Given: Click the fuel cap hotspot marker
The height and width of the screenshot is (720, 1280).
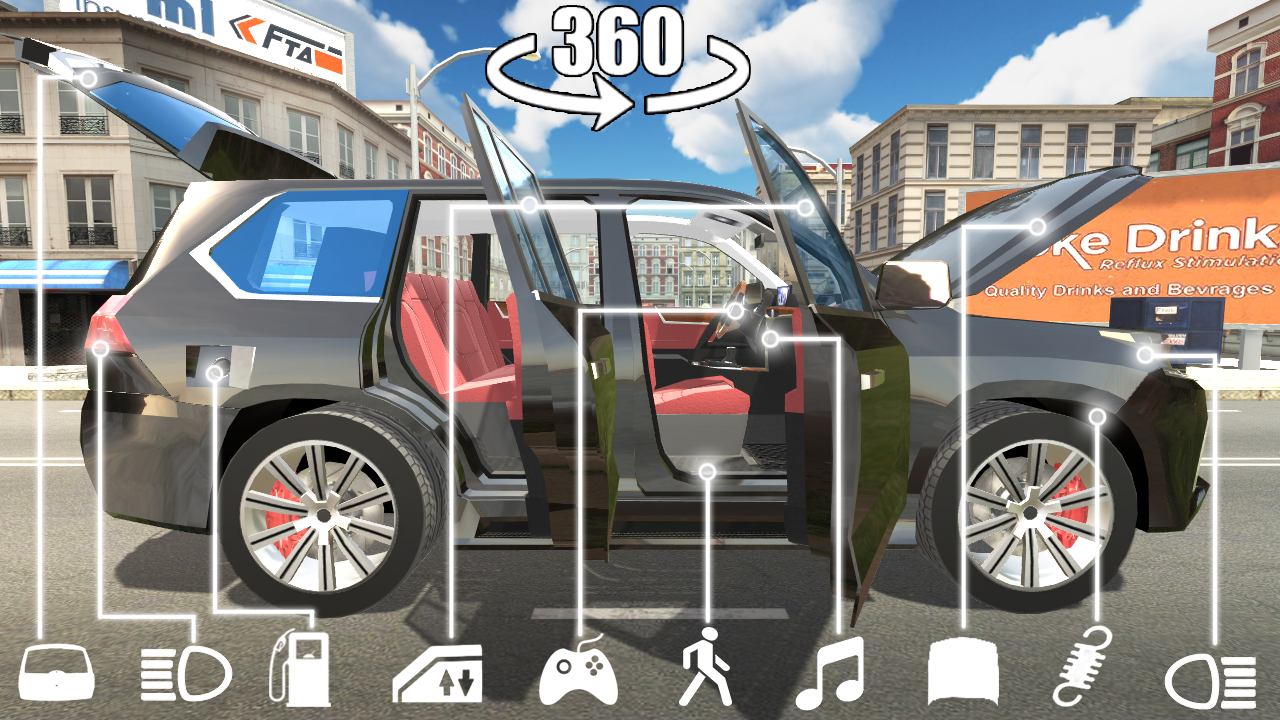Looking at the screenshot, I should (x=213, y=372).
